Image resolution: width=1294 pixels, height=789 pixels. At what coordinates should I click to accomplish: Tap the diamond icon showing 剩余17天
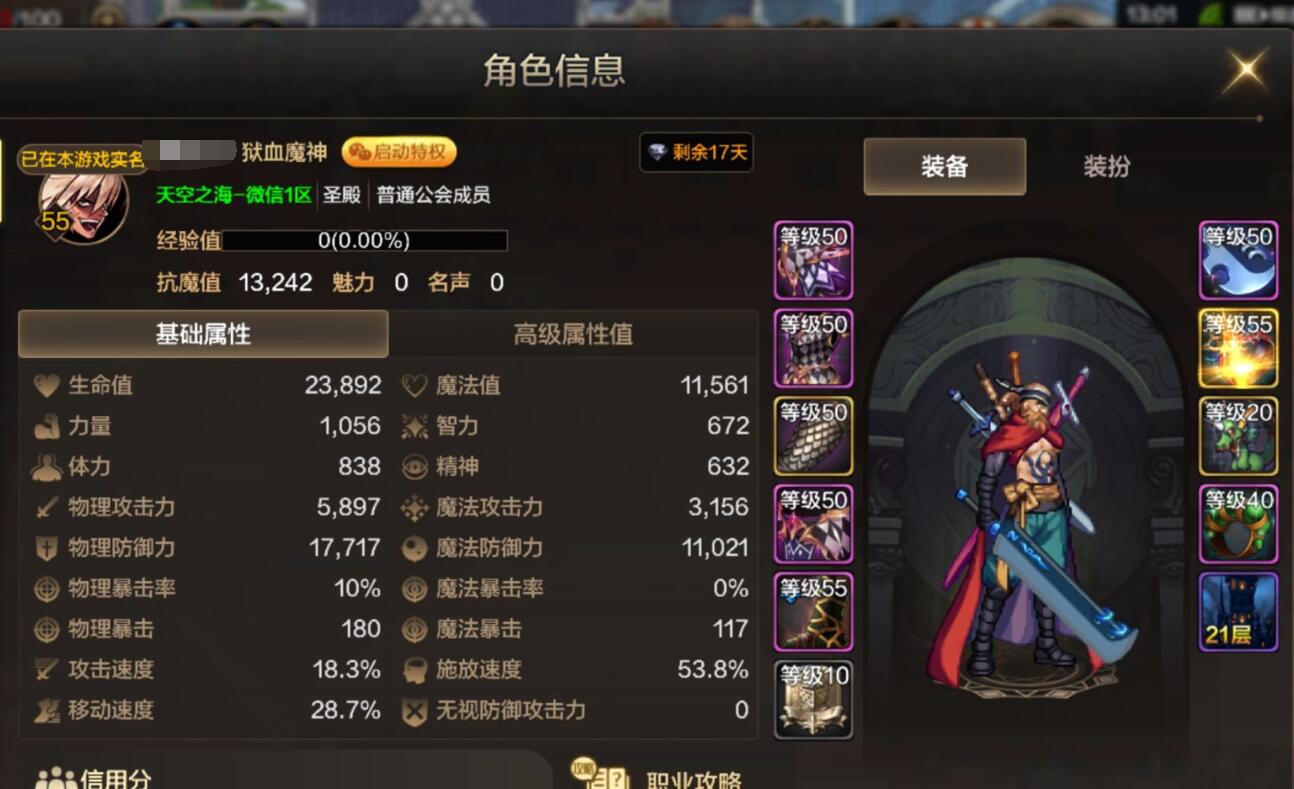pyautogui.click(x=696, y=153)
